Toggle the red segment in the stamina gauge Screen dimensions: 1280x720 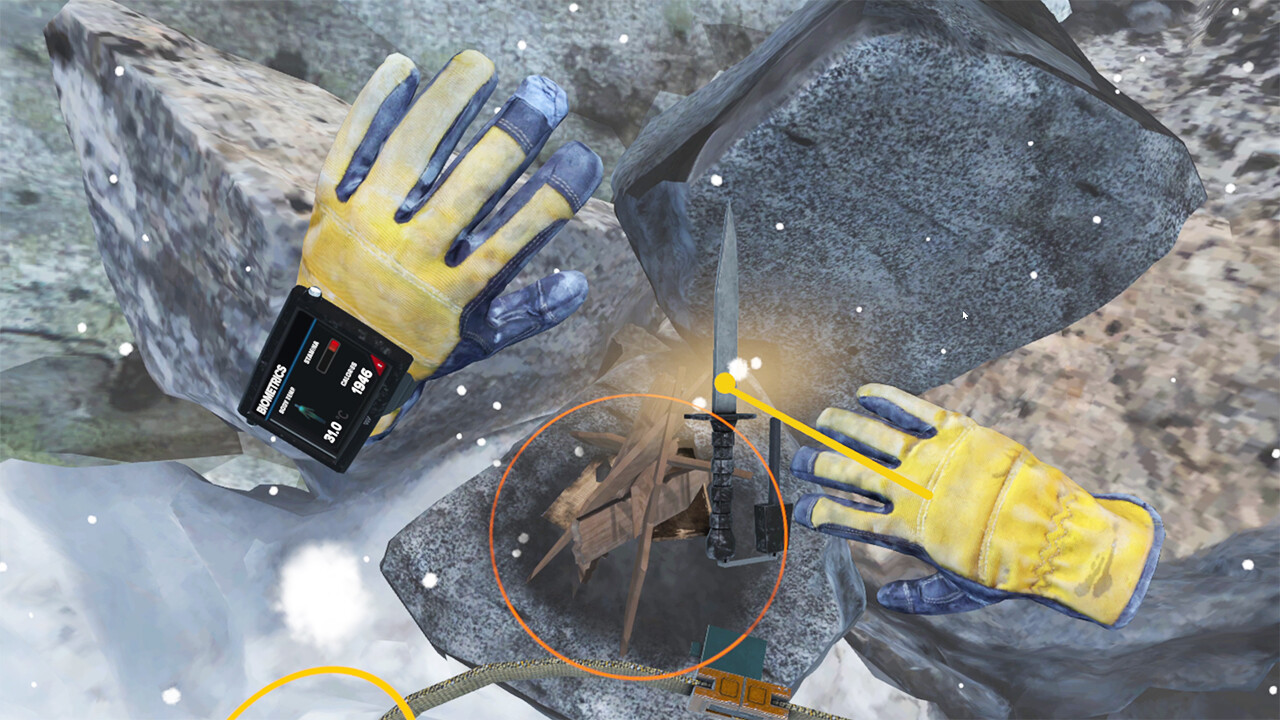333,347
